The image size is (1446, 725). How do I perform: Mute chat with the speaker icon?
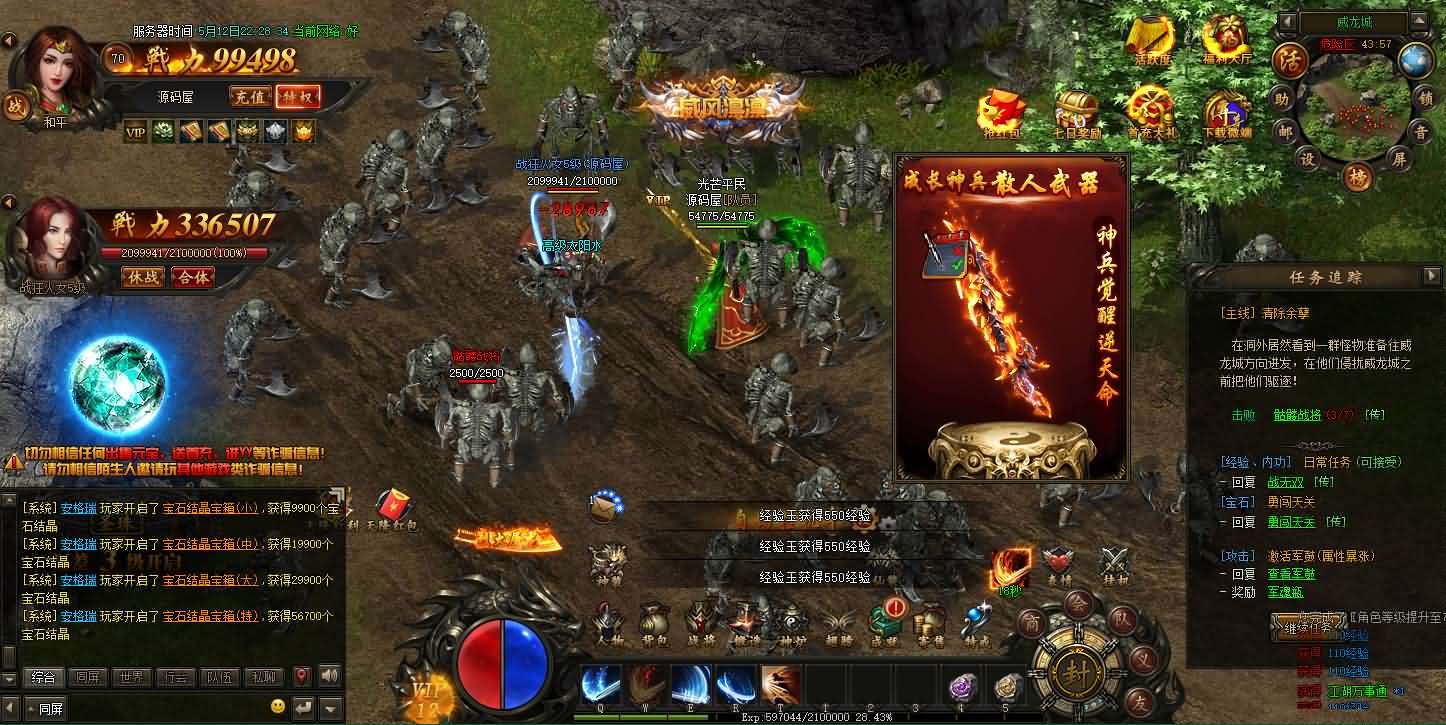[331, 675]
